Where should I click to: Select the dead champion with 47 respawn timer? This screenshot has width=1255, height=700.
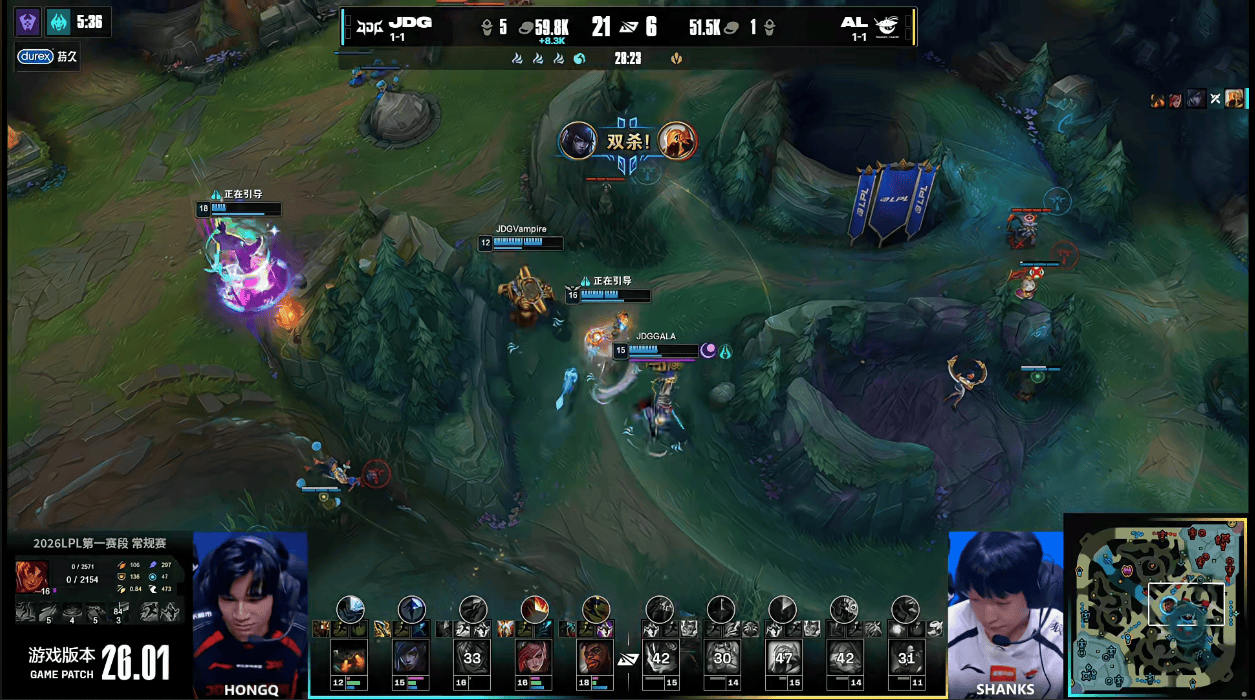click(x=782, y=658)
